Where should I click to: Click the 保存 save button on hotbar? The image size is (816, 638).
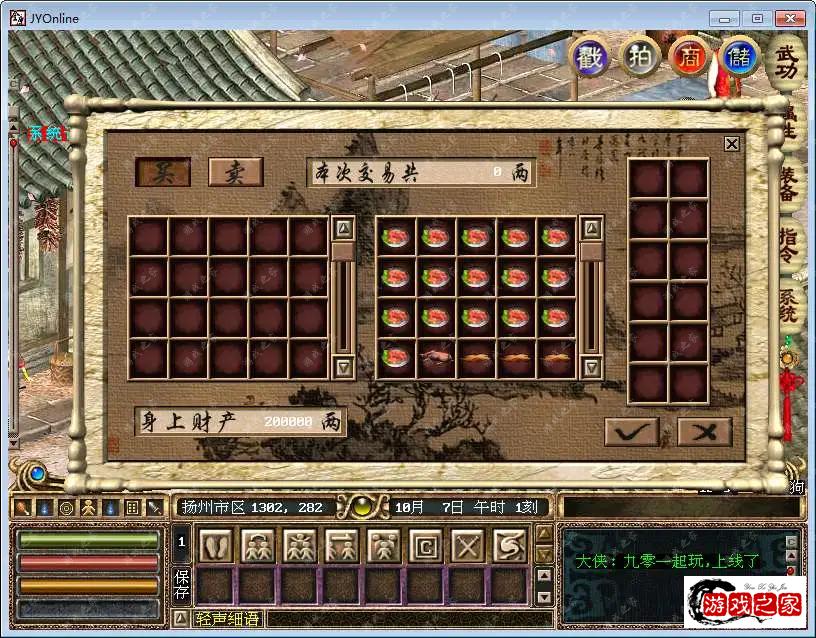coord(182,584)
